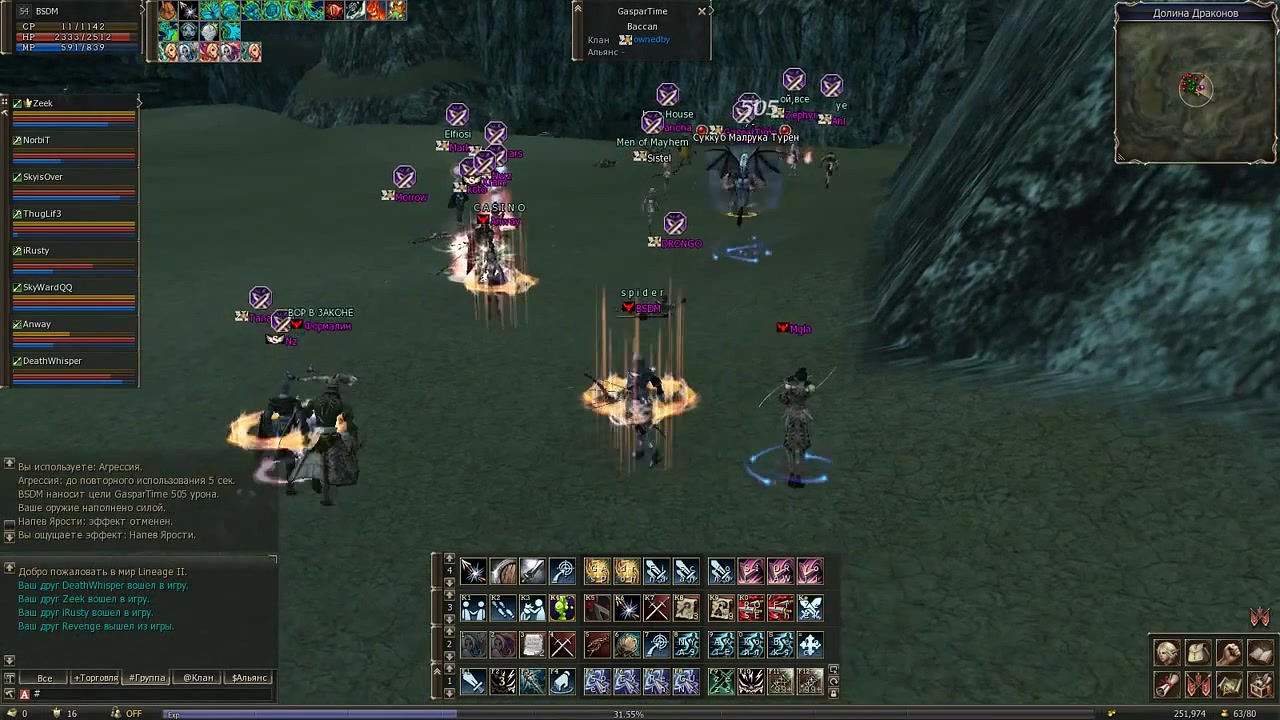This screenshot has width=1280, height=720.
Task: Open the $Альянс chat tab
Action: coord(249,678)
